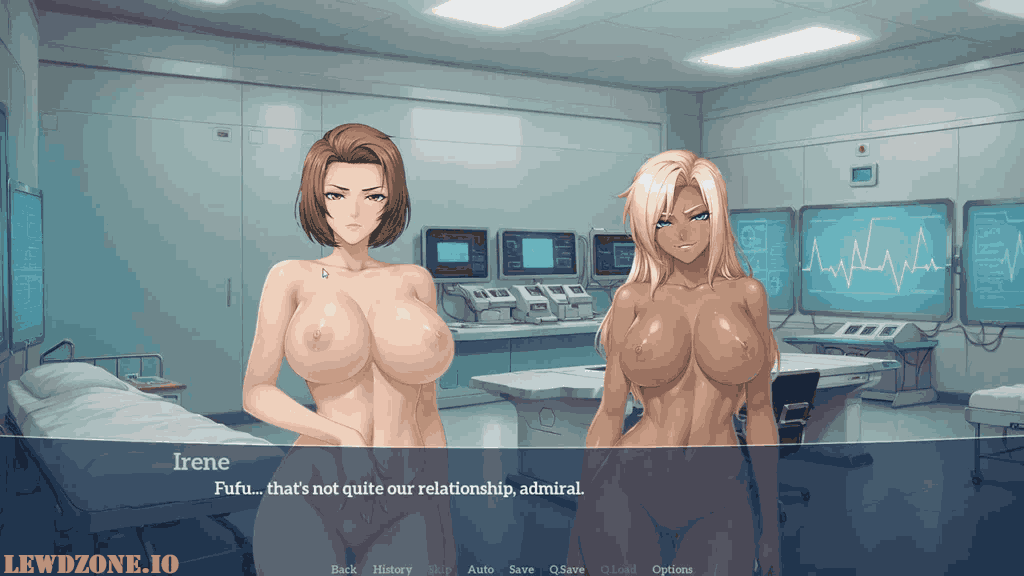Open the Options menu
Screen dimensions: 1024x576
(x=672, y=569)
